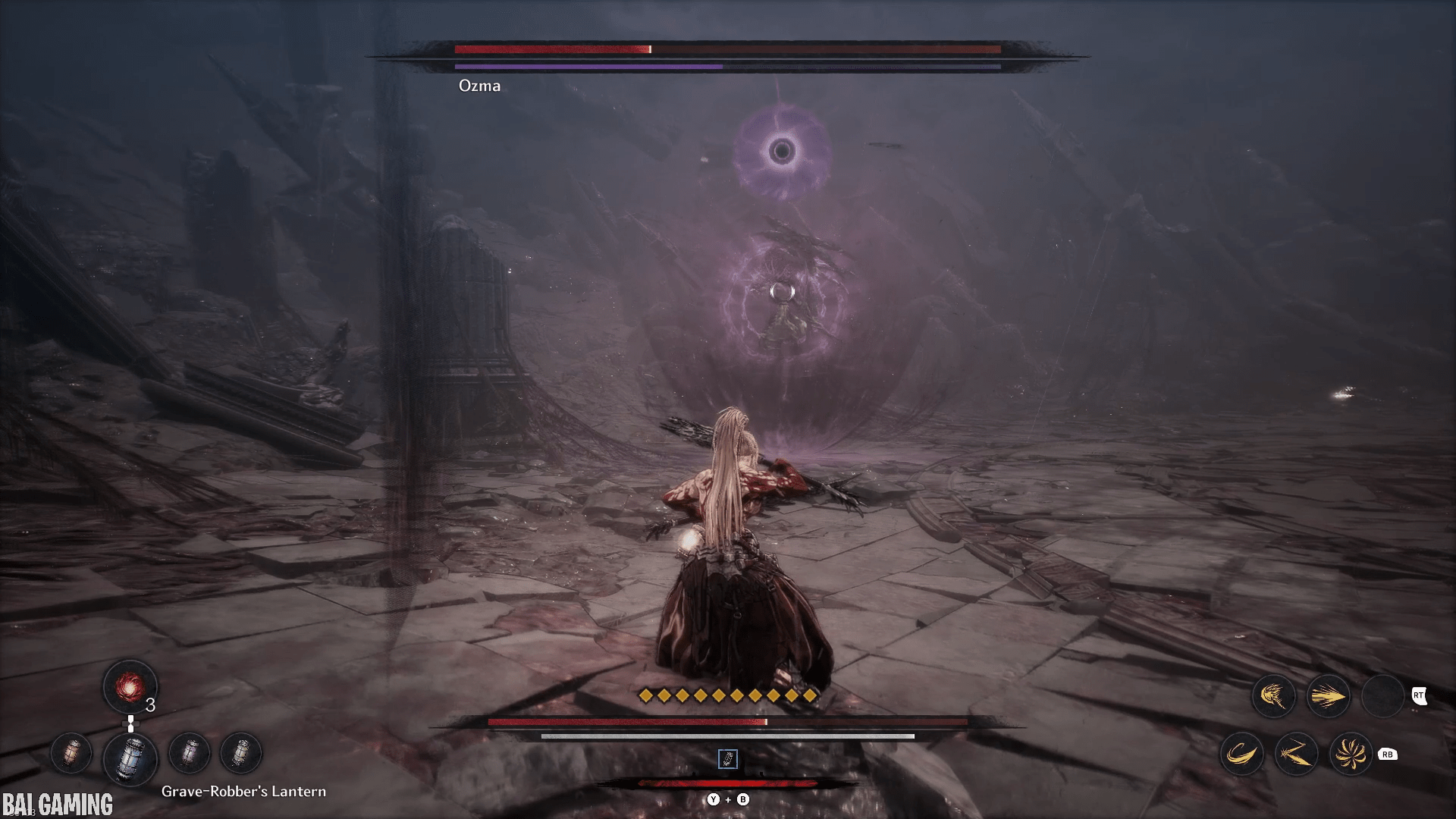The height and width of the screenshot is (819, 1456).
Task: Trigger the golden forward thrust skill
Action: (1328, 696)
